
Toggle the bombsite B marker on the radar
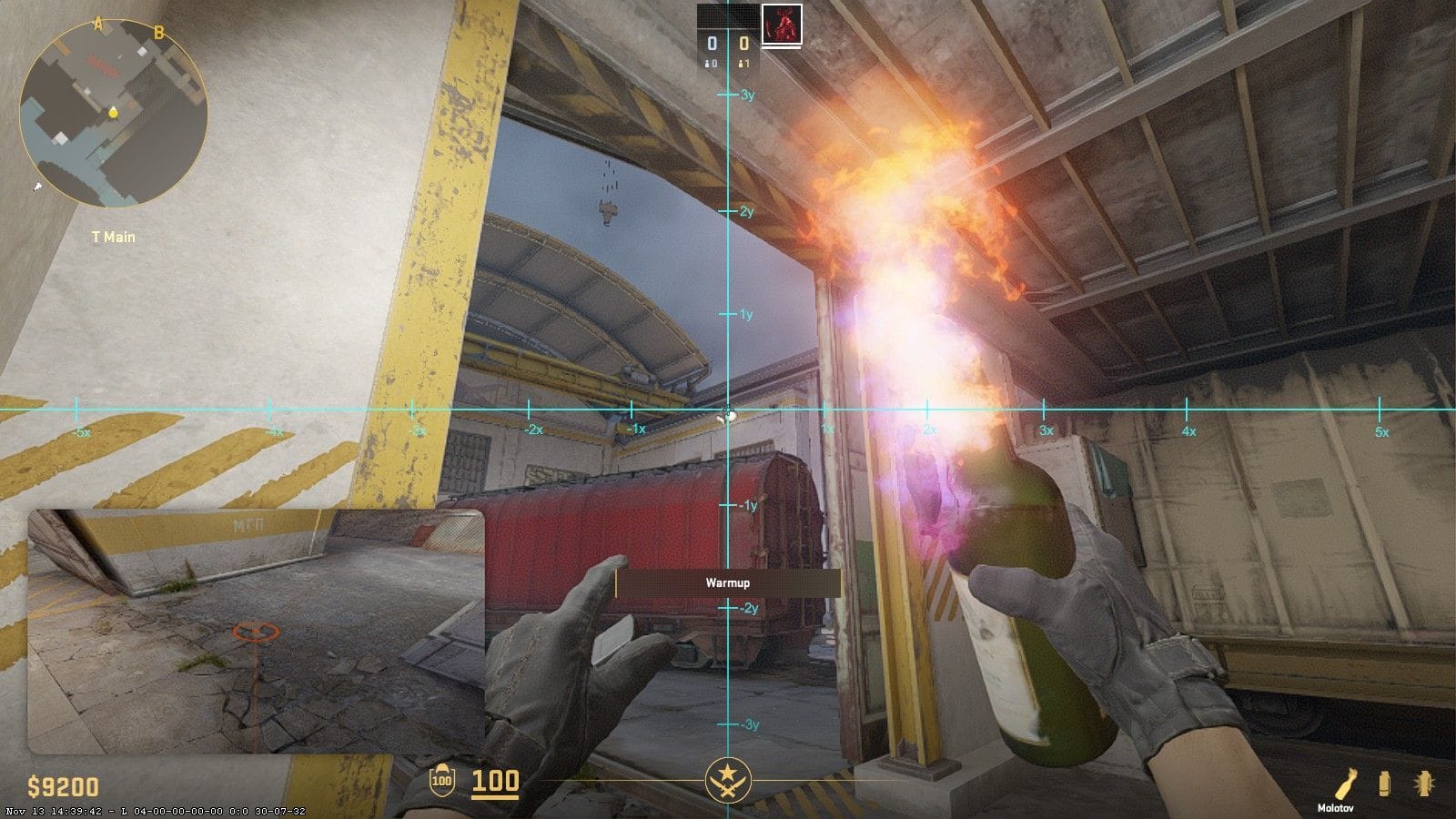(x=159, y=34)
